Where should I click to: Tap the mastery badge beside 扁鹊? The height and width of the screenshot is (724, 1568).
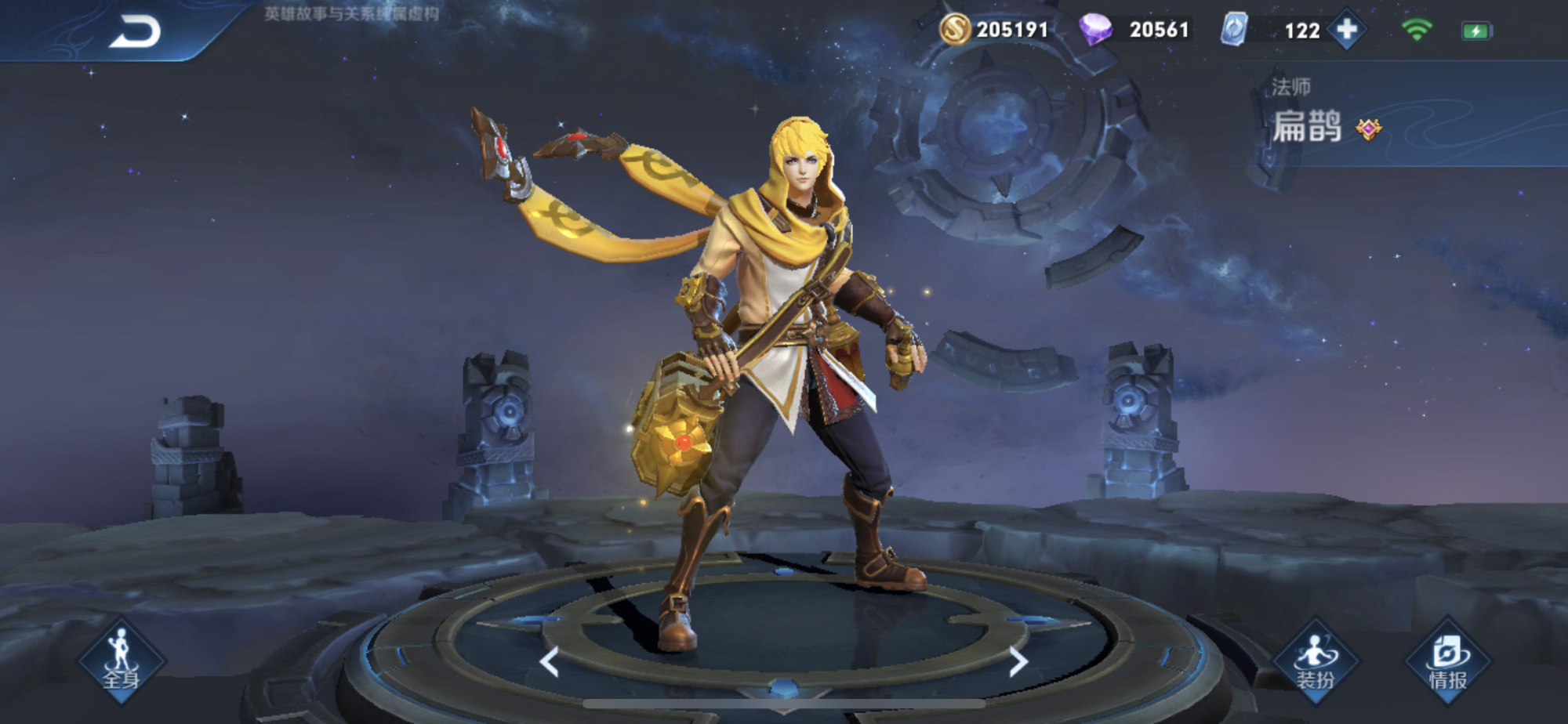(1369, 129)
